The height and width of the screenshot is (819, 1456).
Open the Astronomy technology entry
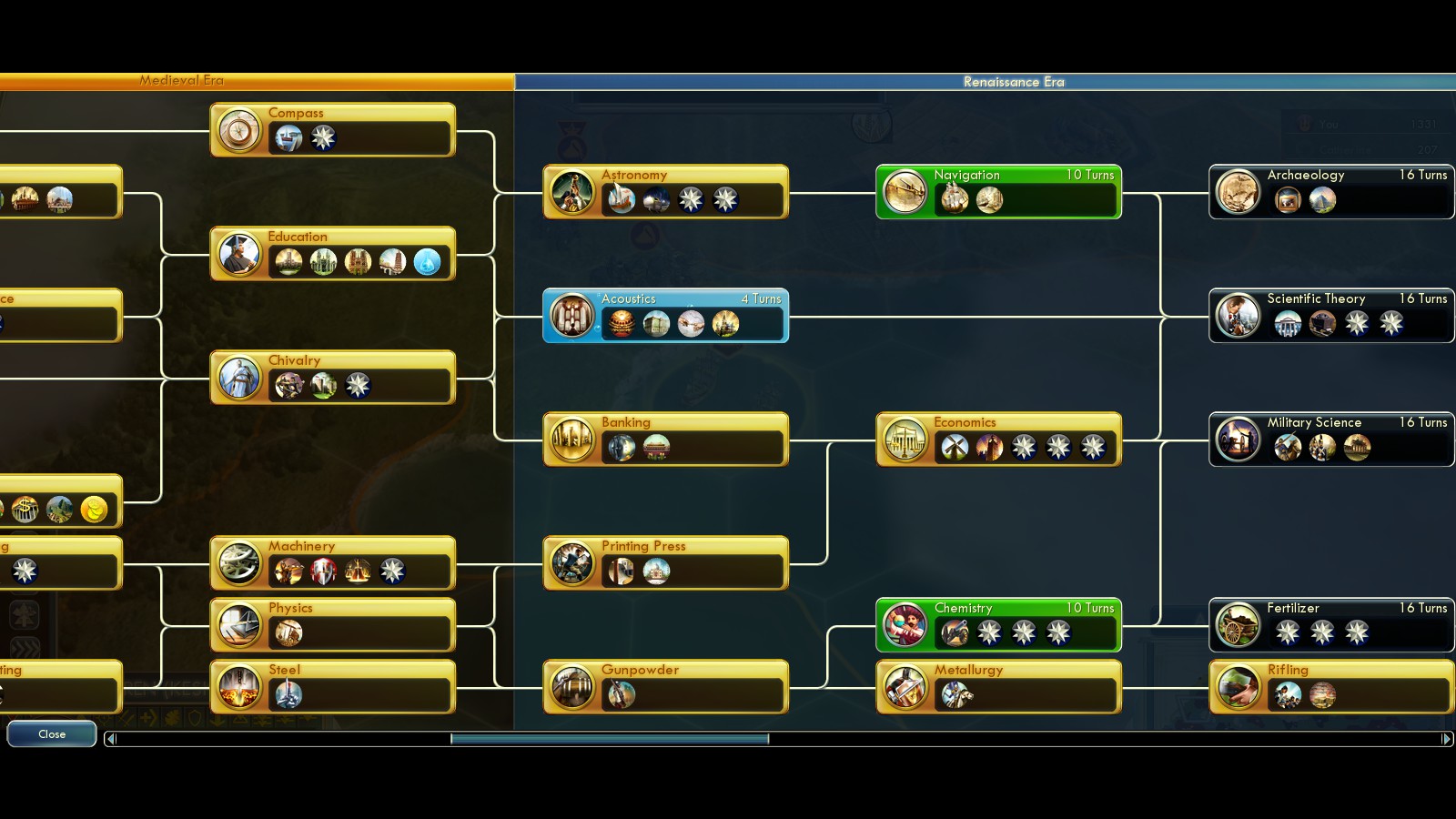point(665,192)
